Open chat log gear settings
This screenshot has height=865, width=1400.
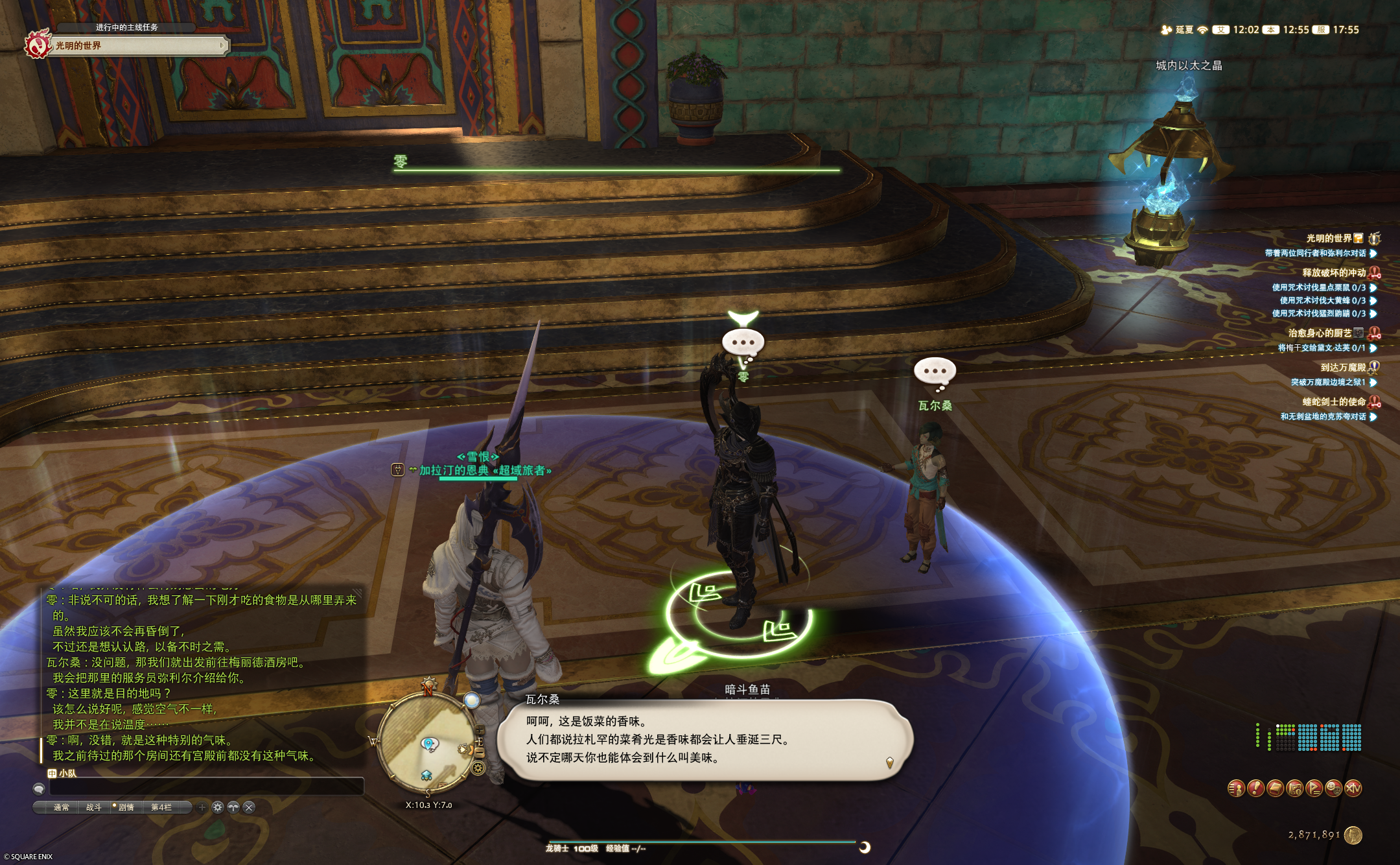[218, 807]
